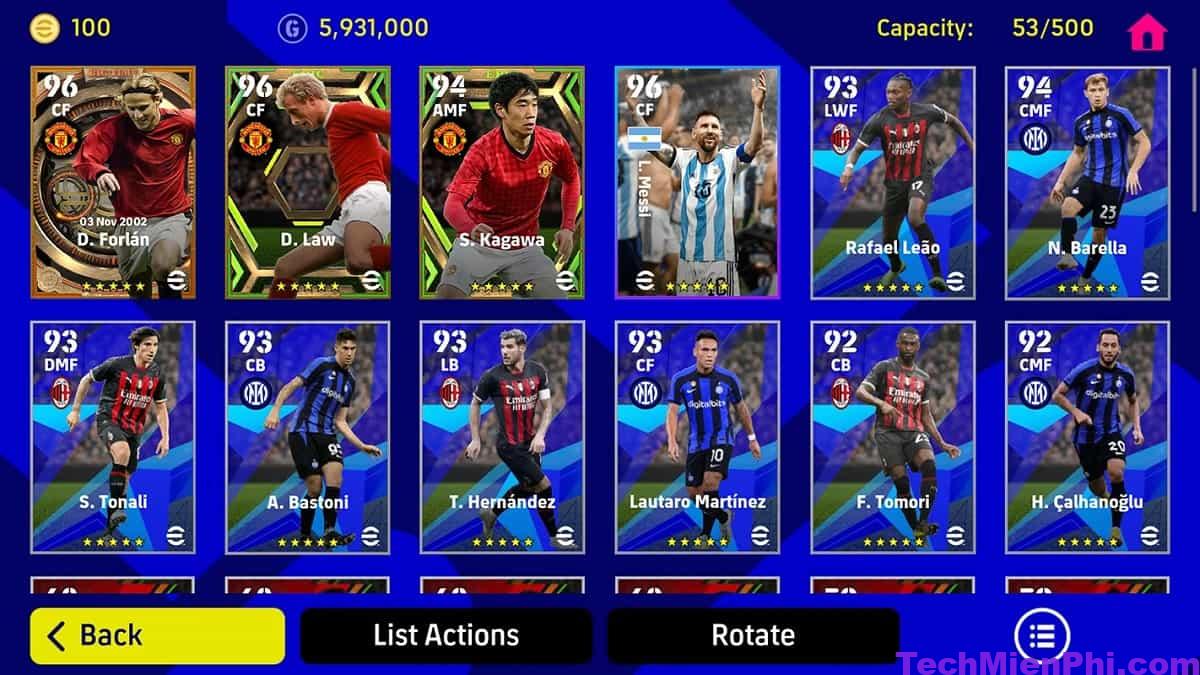Screen dimensions: 1200x675
Task: Select the L. Messi Argentina card
Action: click(x=697, y=182)
